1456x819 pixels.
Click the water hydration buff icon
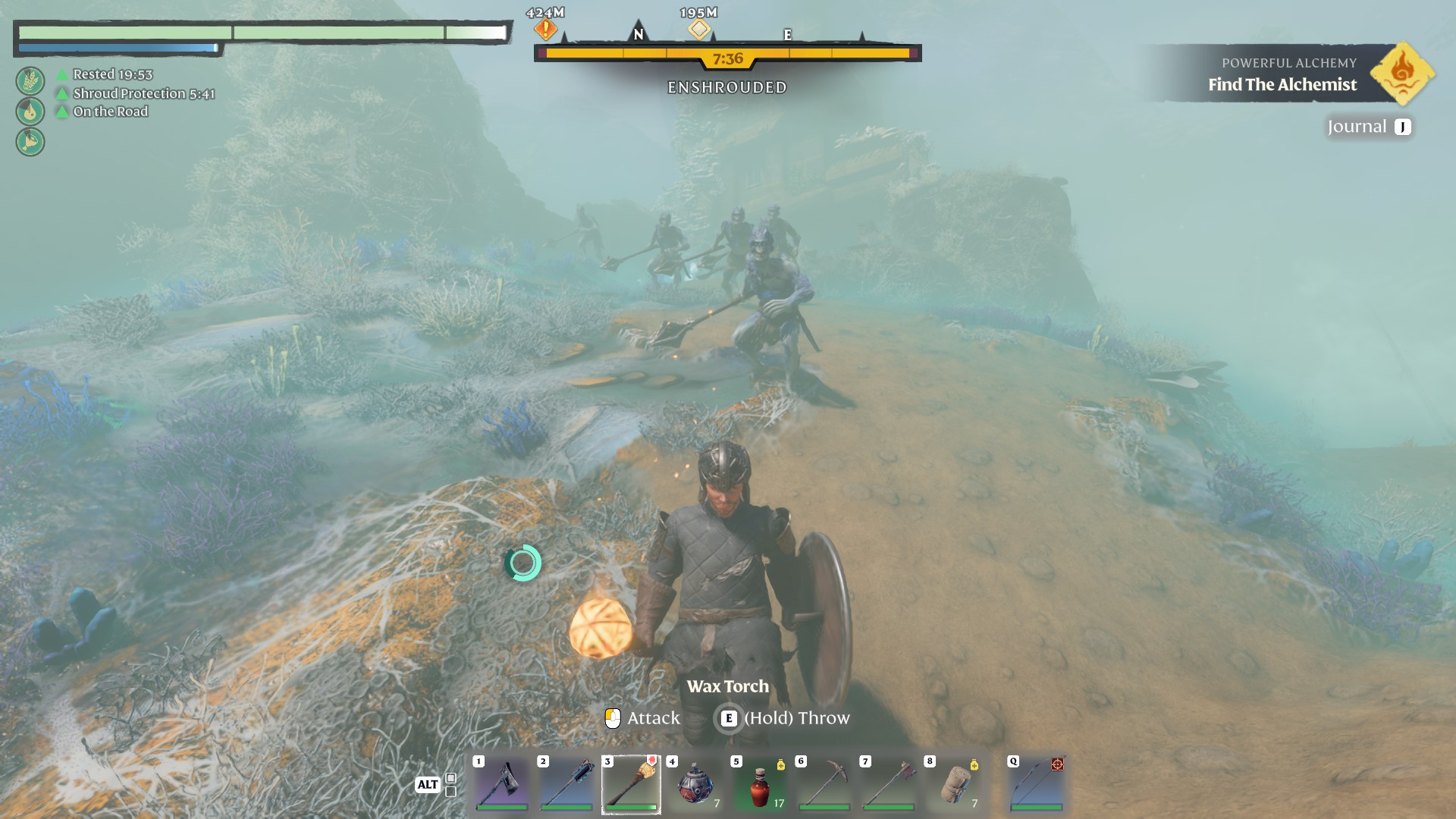(29, 111)
